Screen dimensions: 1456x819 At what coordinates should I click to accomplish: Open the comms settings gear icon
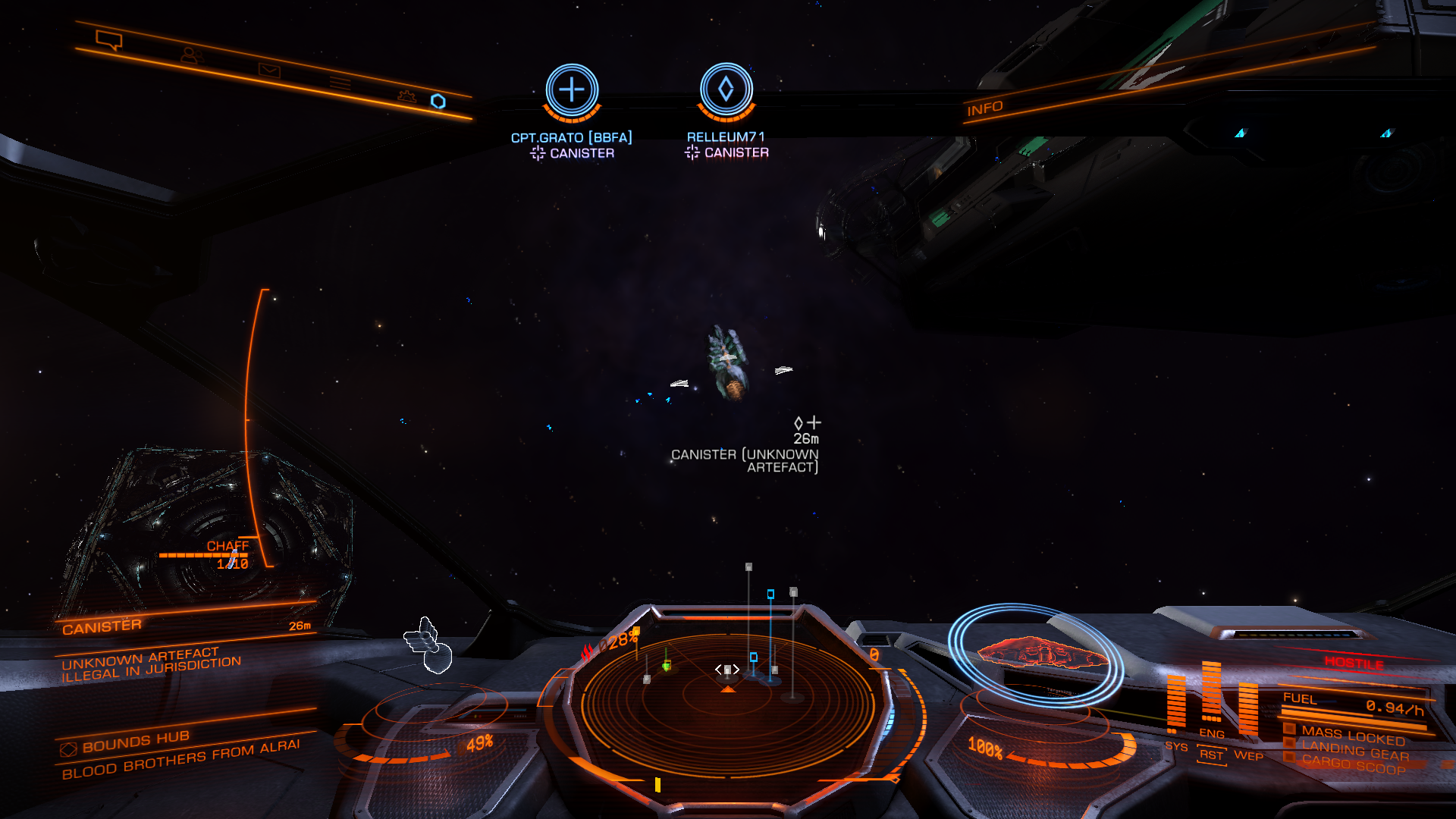407,96
